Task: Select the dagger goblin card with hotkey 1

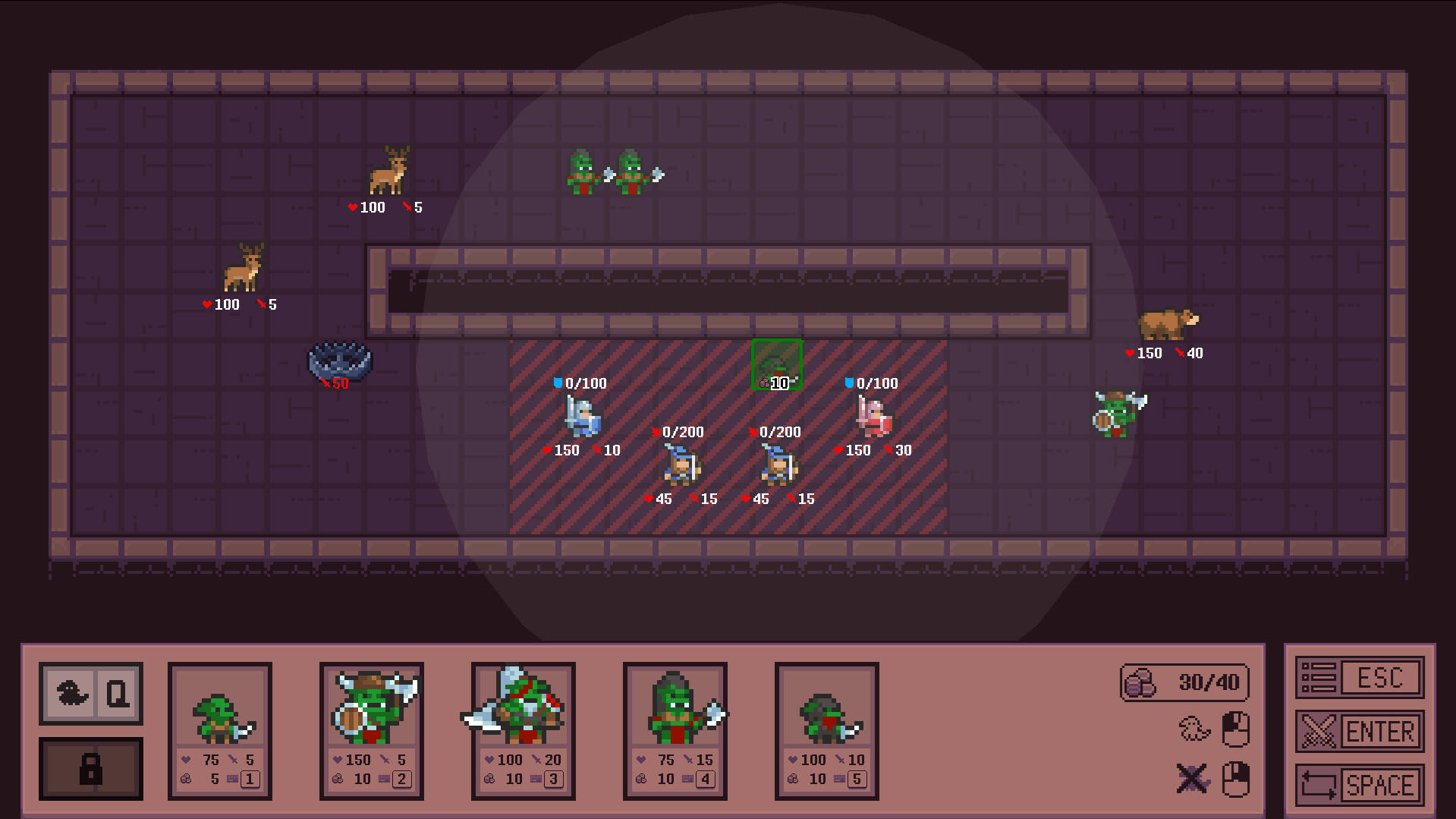Action: pyautogui.click(x=219, y=729)
